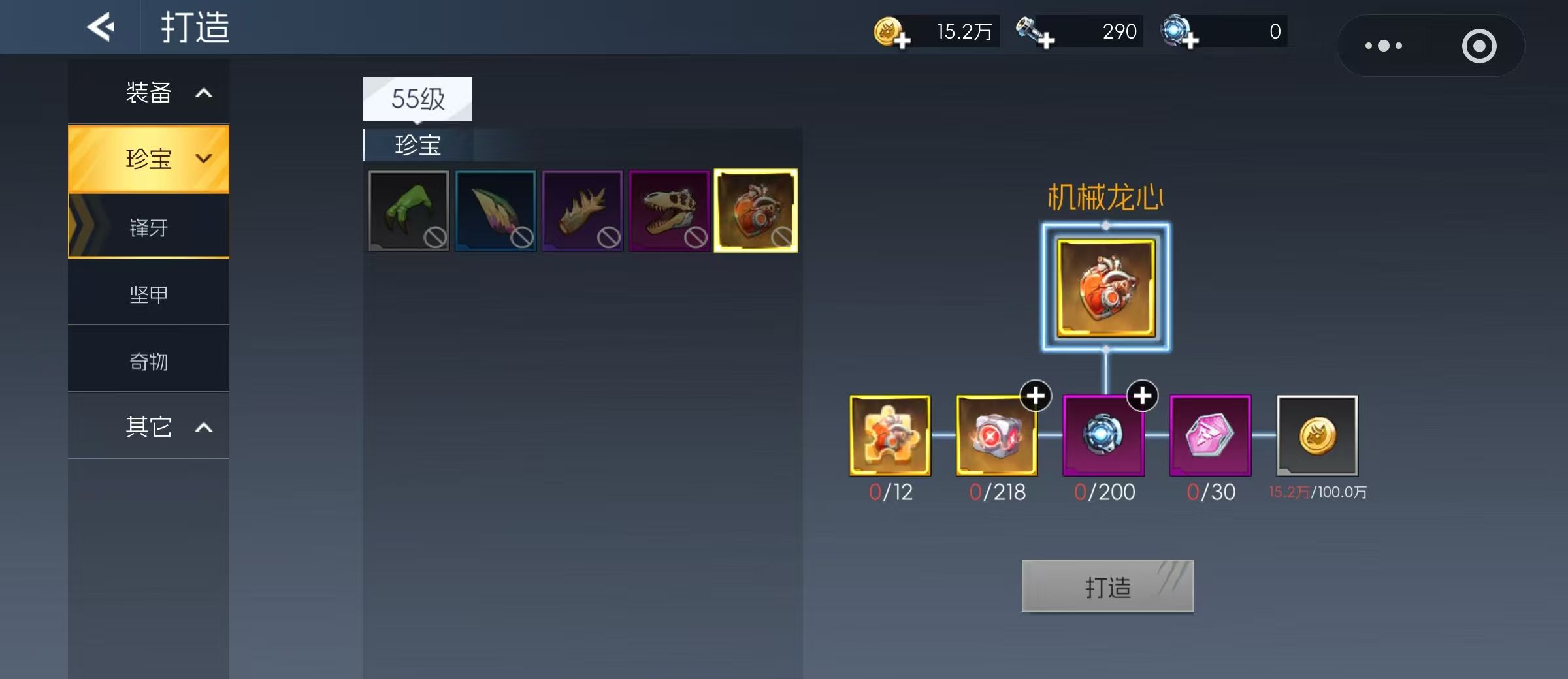Viewport: 1568px width, 679px height.
Task: Select the 珍宝 category
Action: 149,159
